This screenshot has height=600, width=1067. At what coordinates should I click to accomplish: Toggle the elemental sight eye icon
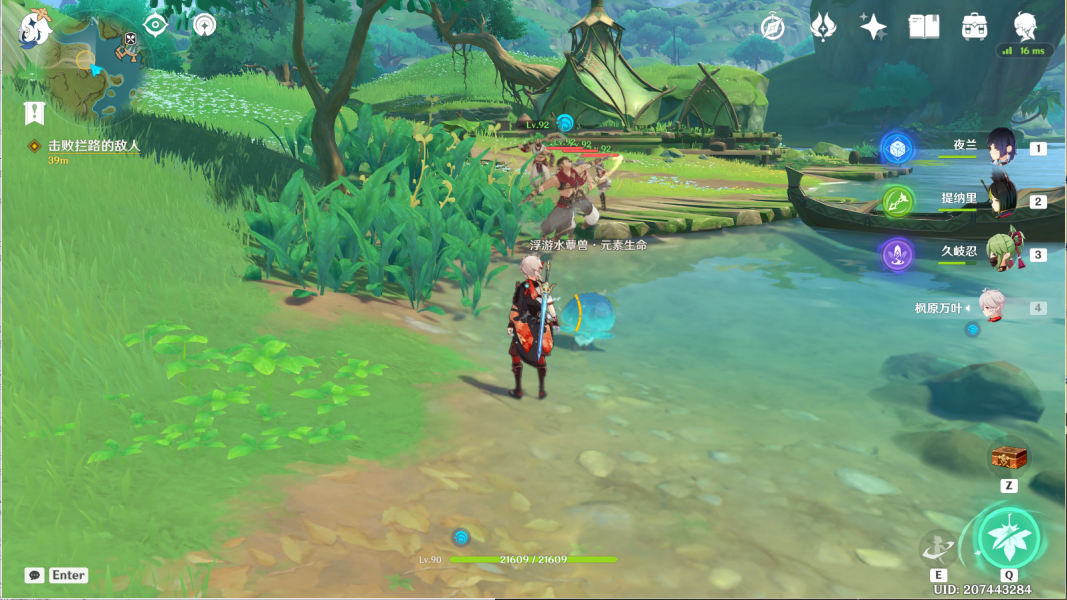pyautogui.click(x=155, y=25)
